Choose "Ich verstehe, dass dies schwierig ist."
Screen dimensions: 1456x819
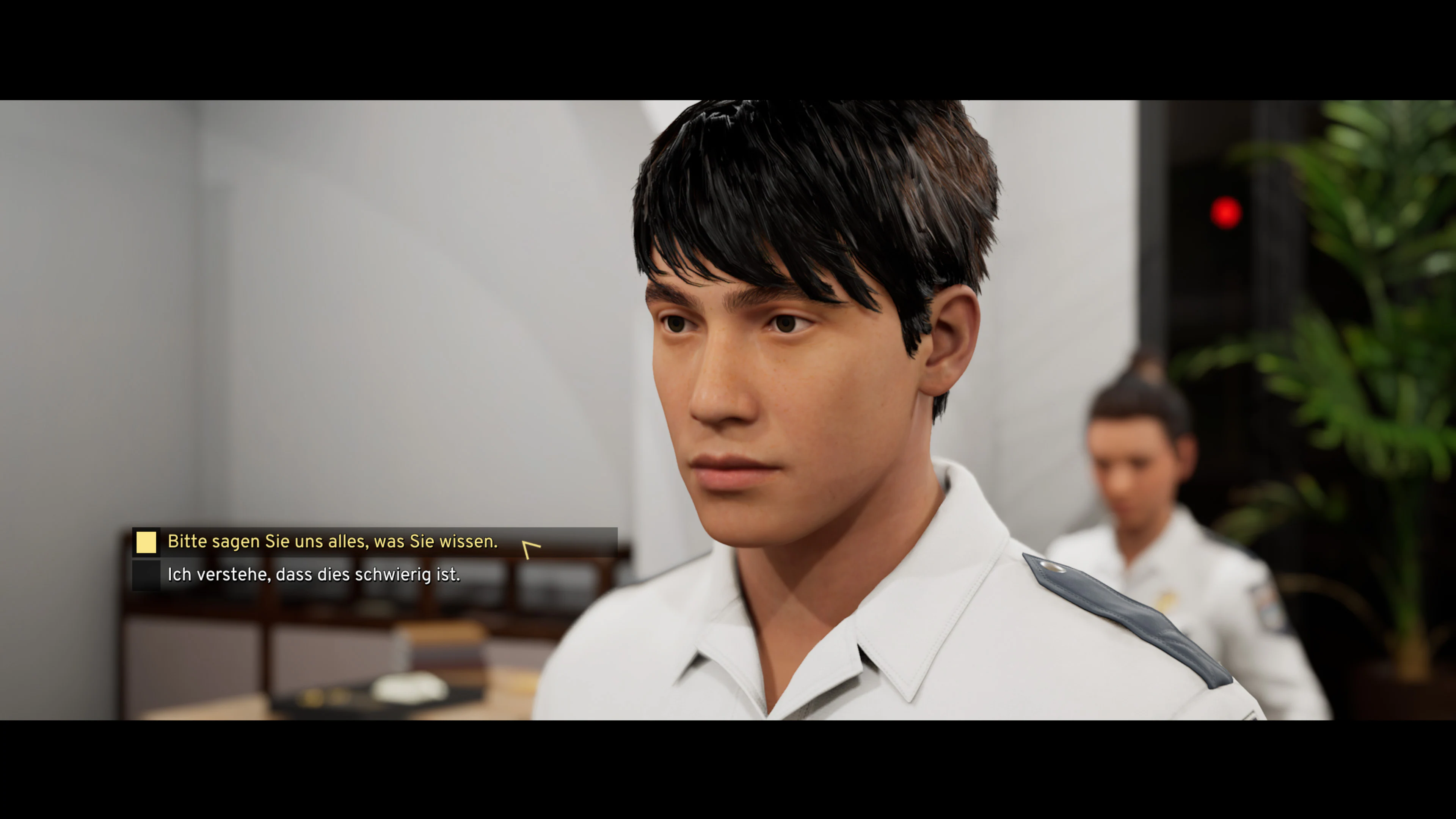coord(314,575)
